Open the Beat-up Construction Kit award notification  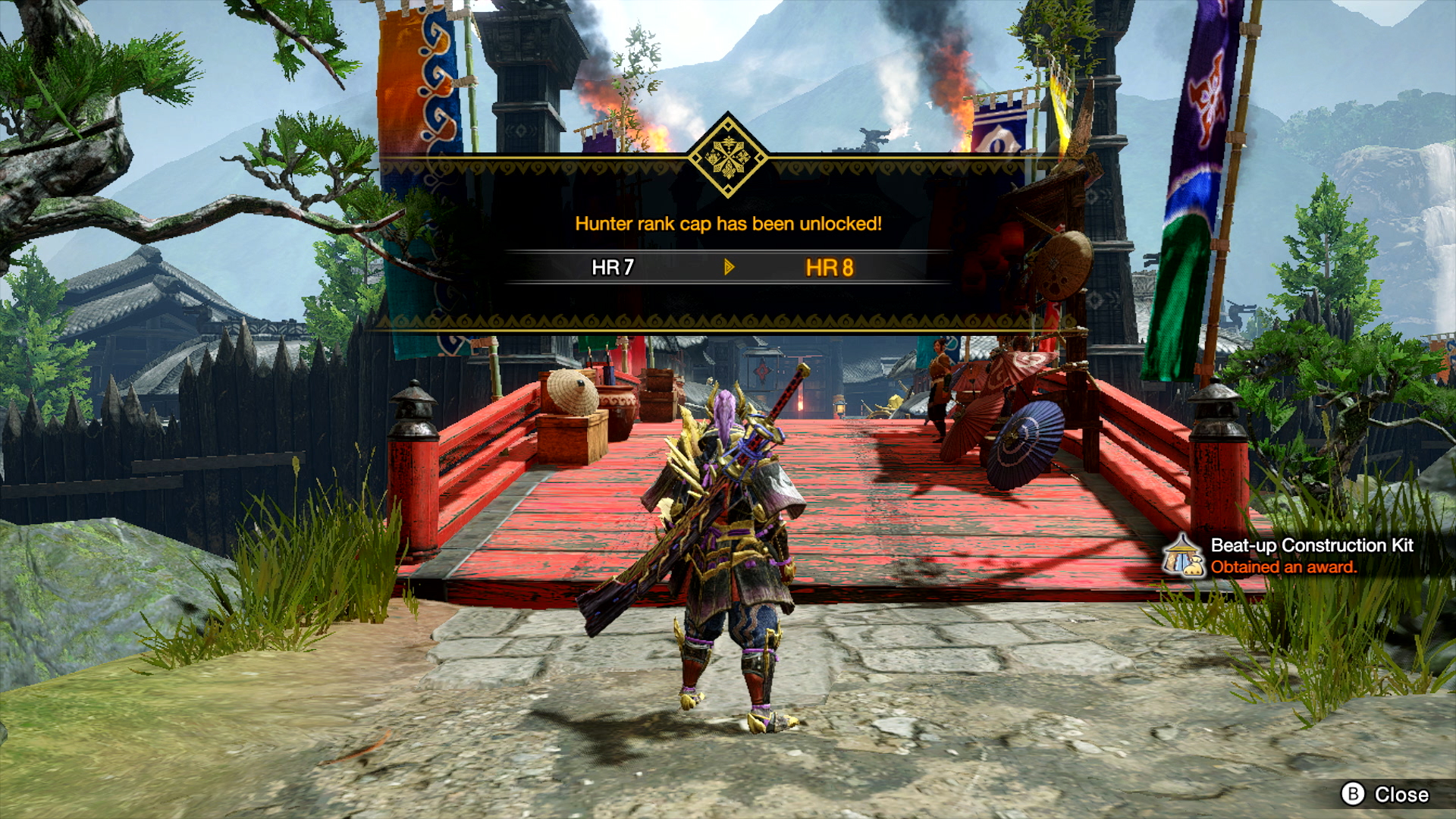1298,556
